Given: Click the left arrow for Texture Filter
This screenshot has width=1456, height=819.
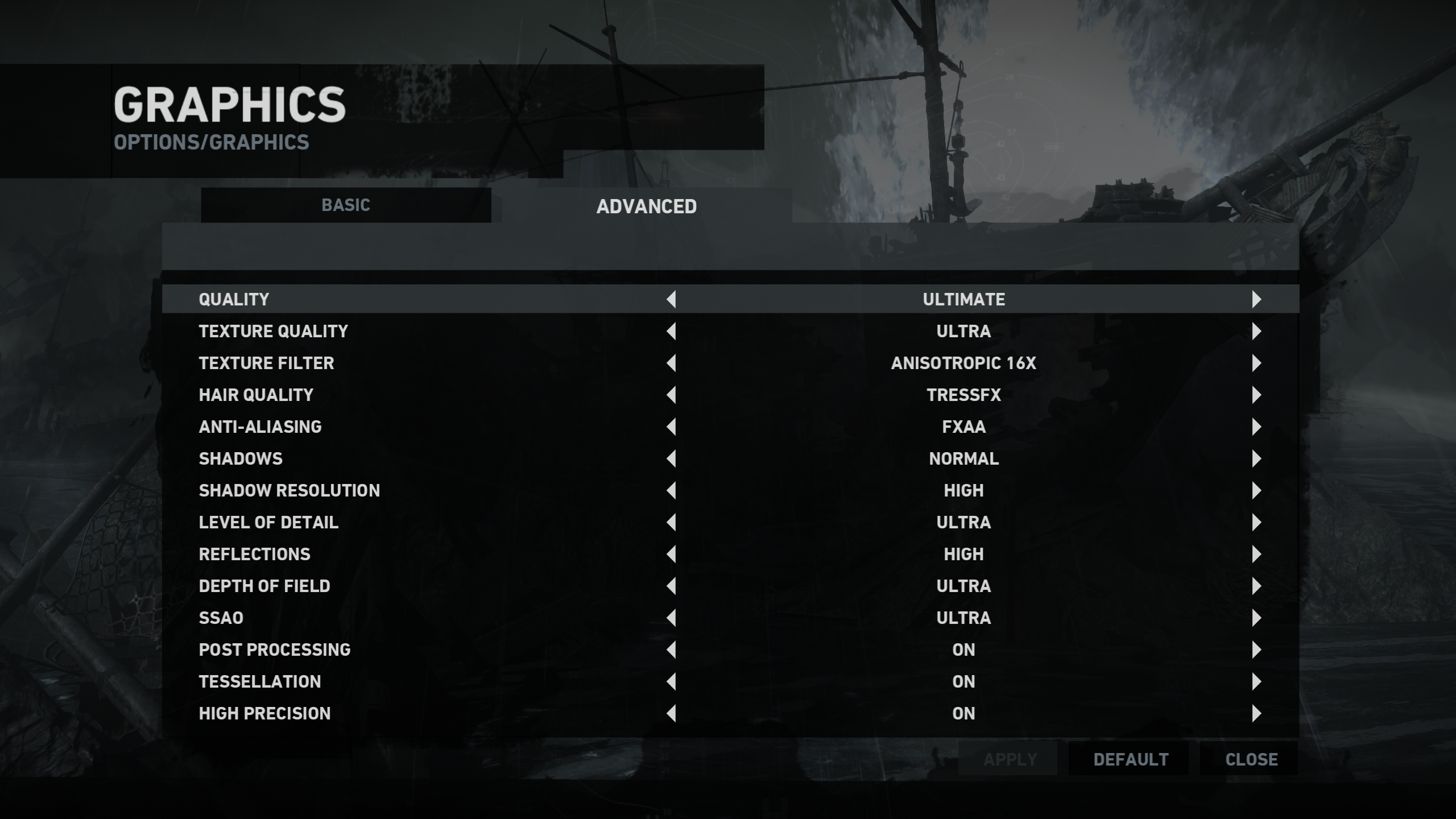Looking at the screenshot, I should pos(671,363).
